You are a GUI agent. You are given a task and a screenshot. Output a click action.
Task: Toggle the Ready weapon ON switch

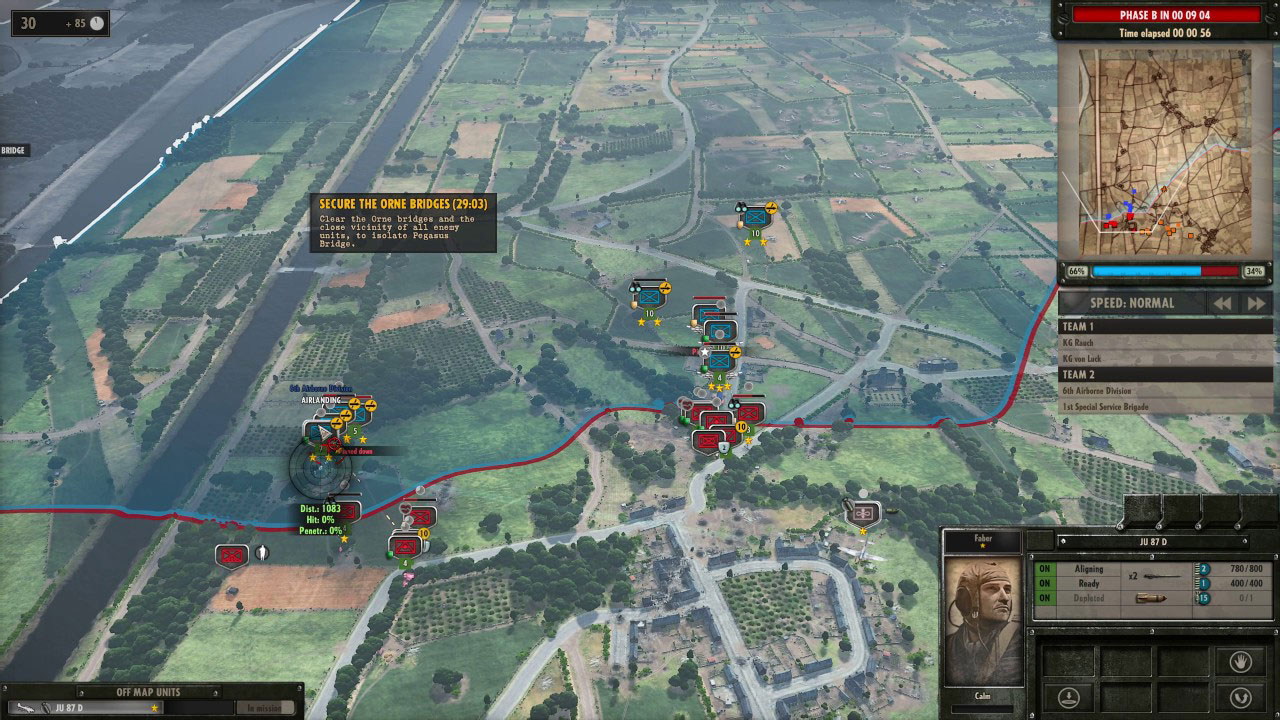[x=1044, y=583]
